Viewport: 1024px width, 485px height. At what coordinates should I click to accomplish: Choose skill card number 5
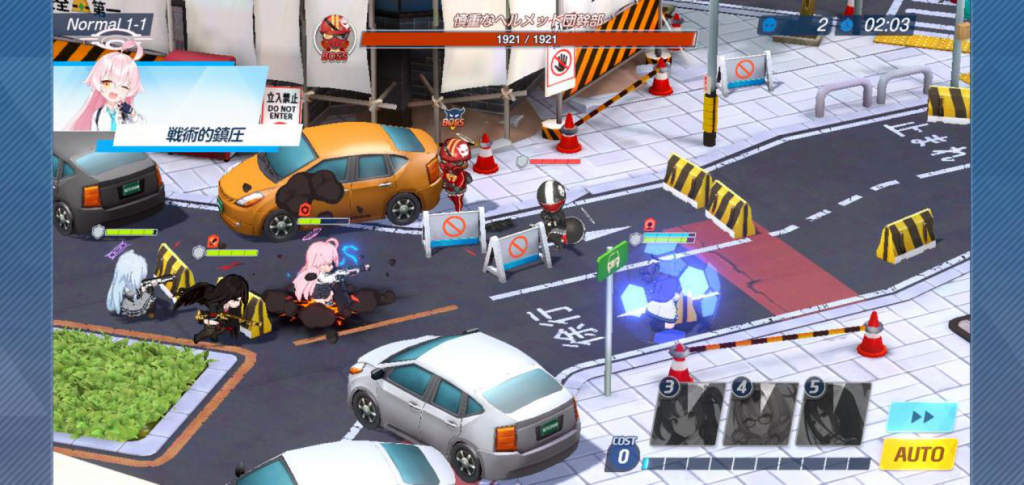point(833,413)
